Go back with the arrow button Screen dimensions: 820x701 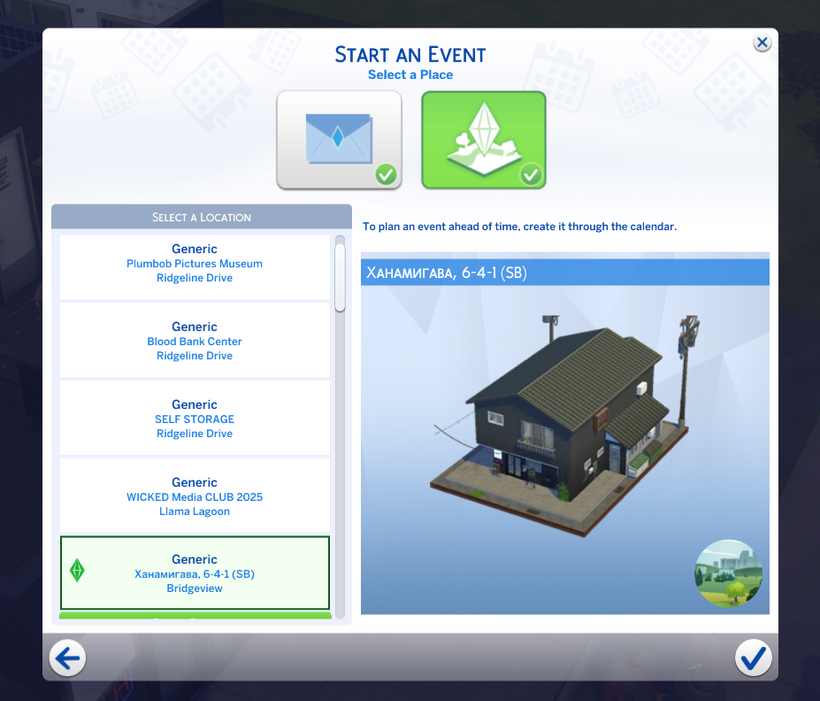click(x=69, y=657)
